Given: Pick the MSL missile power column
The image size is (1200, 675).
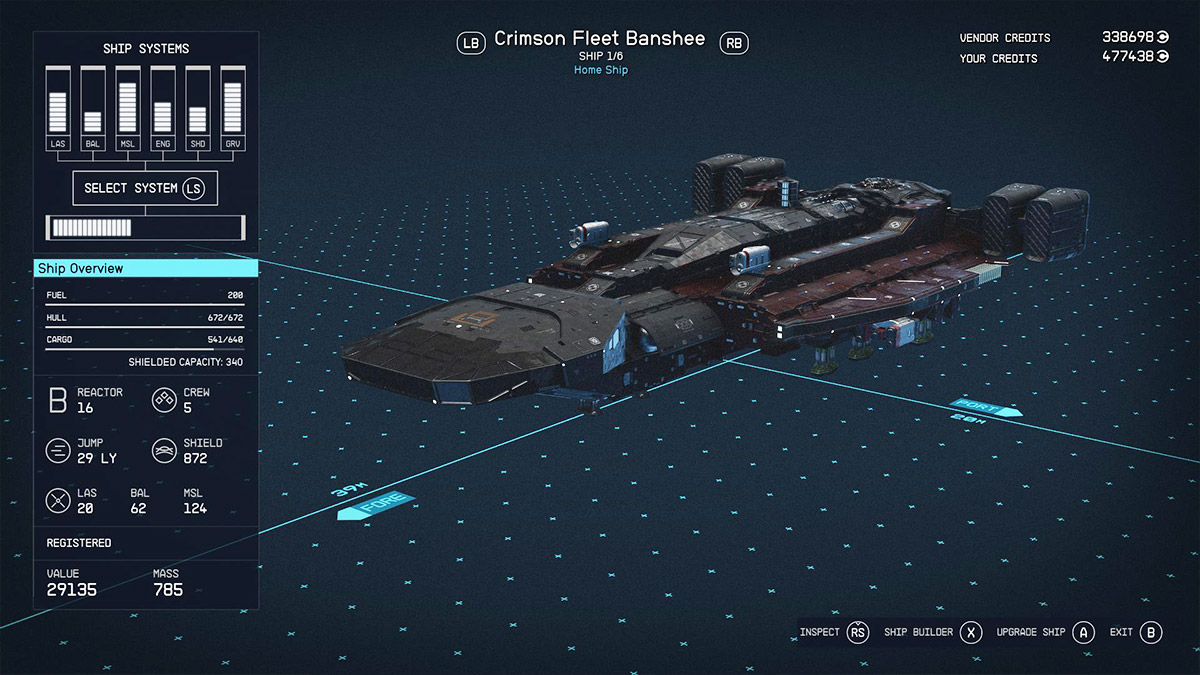Looking at the screenshot, I should (x=128, y=108).
